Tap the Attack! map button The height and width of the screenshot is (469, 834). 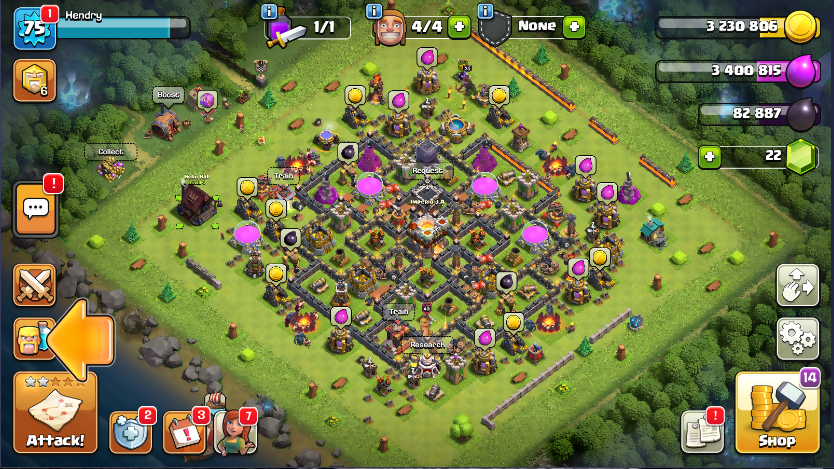point(55,412)
